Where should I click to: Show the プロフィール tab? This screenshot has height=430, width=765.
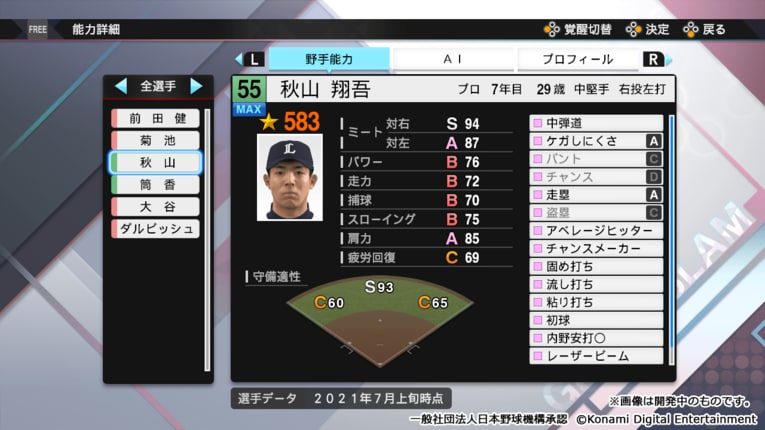[577, 60]
